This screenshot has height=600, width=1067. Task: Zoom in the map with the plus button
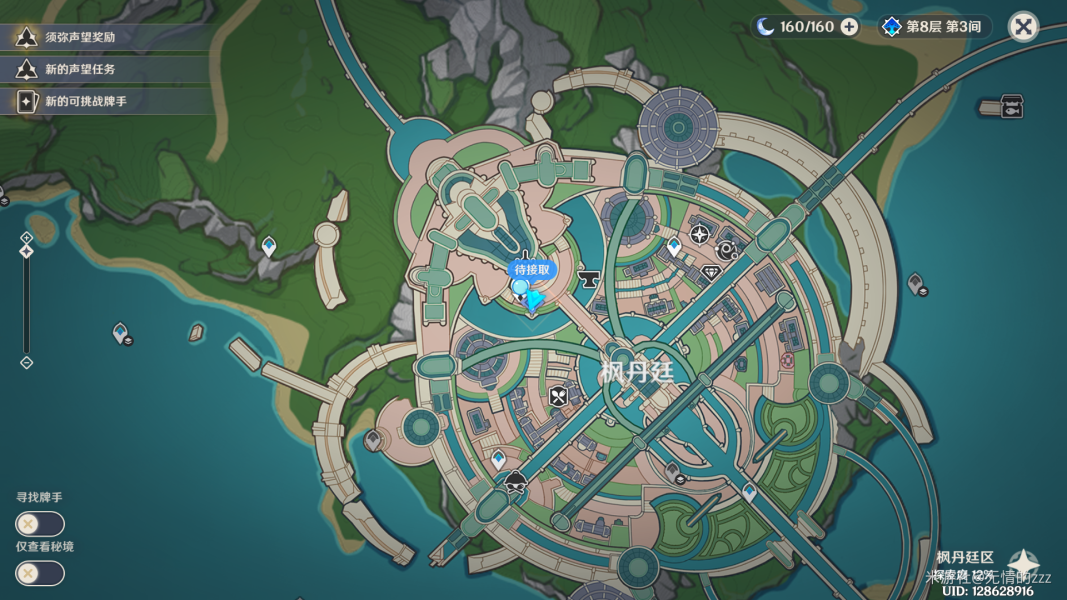coord(27,238)
